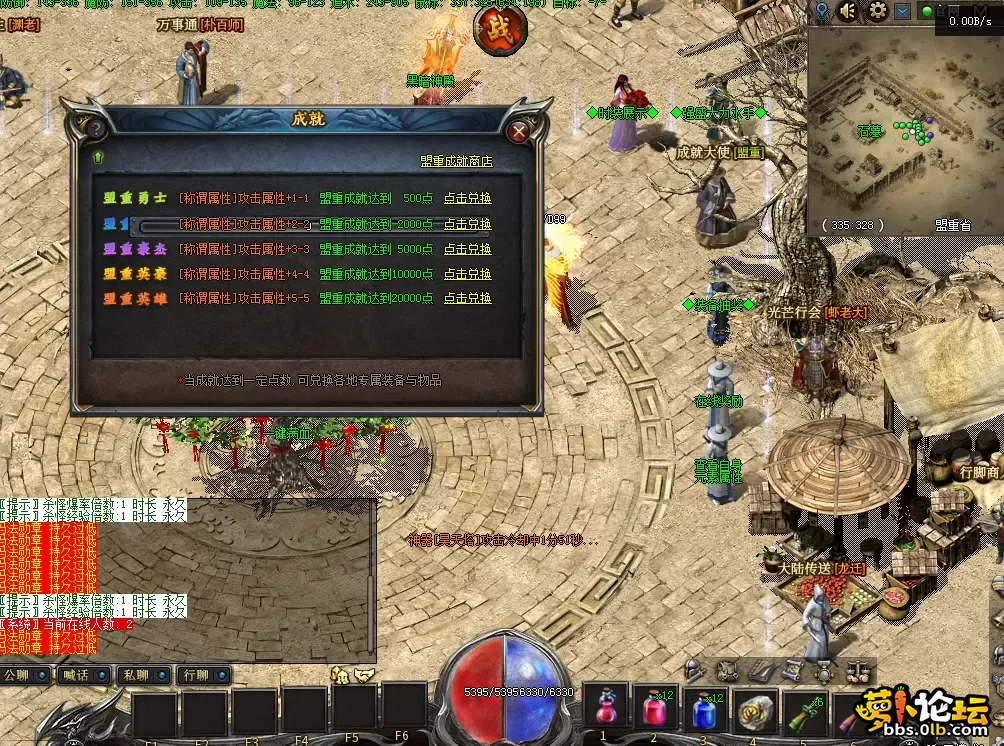The height and width of the screenshot is (746, 1004).
Task: Redeem the 盟重英豪 10000-point title
Action: click(468, 274)
